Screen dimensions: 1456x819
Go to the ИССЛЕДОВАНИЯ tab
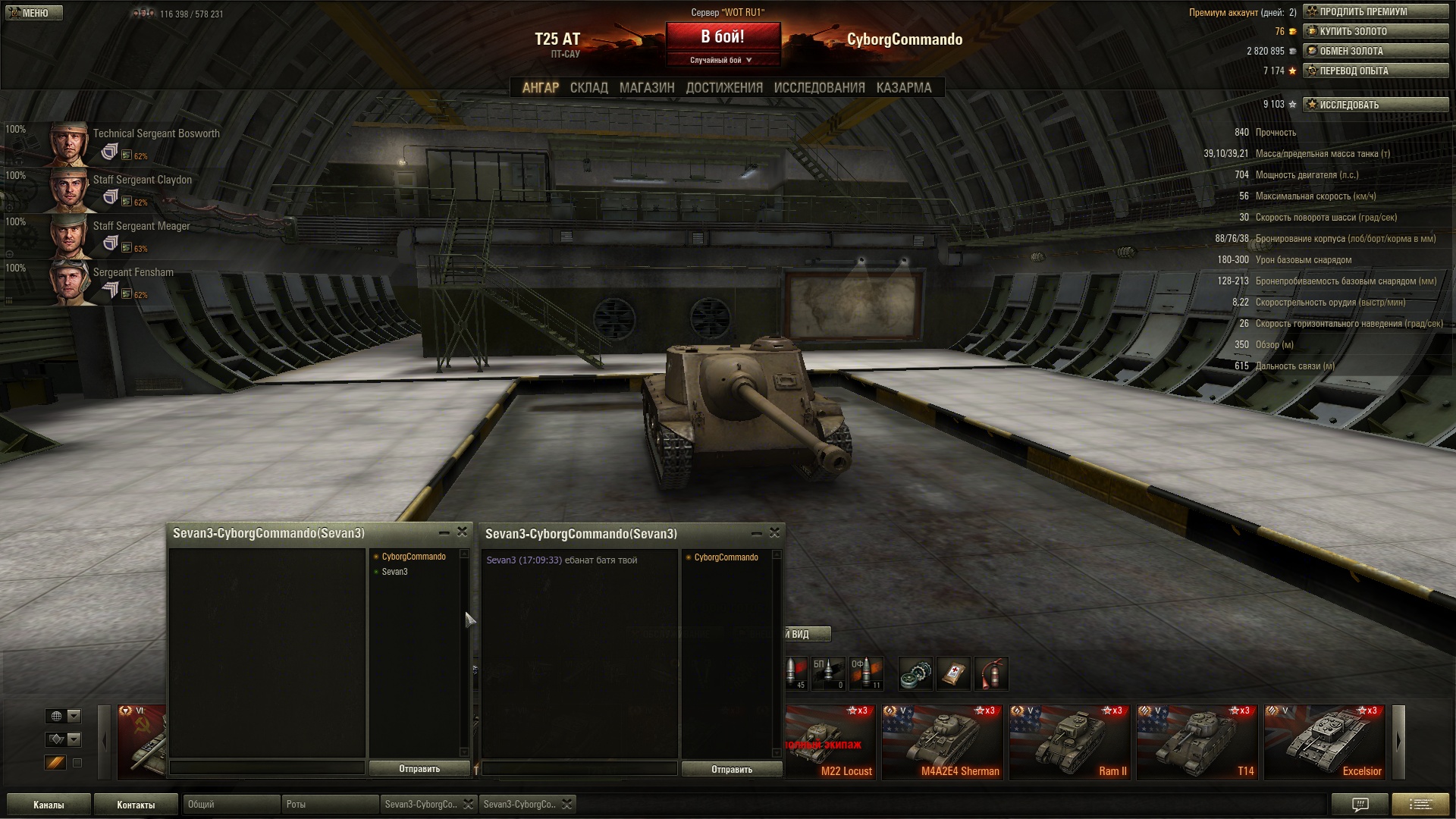819,88
